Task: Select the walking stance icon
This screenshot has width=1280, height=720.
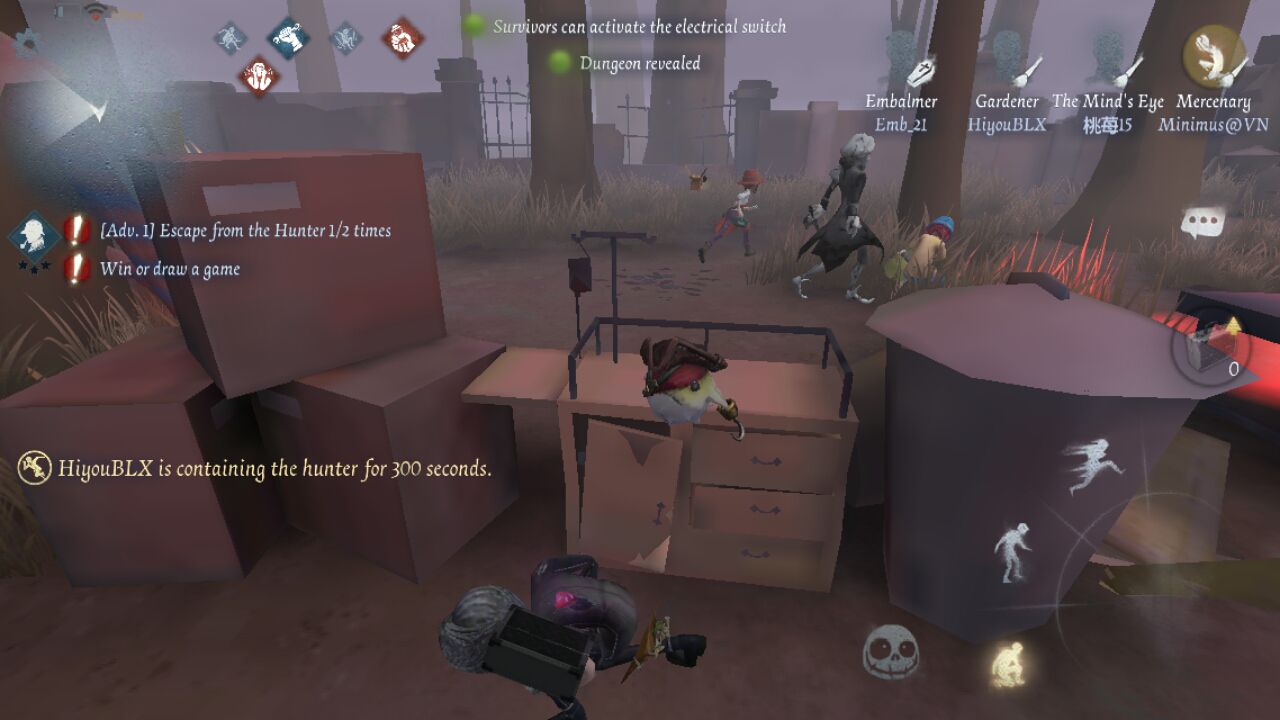Action: pyautogui.click(x=1011, y=551)
